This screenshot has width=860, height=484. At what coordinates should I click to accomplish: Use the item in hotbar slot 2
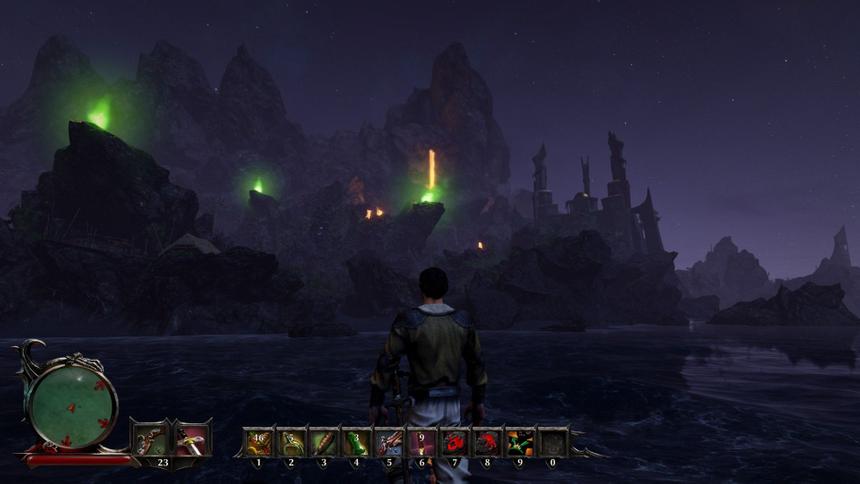click(291, 441)
